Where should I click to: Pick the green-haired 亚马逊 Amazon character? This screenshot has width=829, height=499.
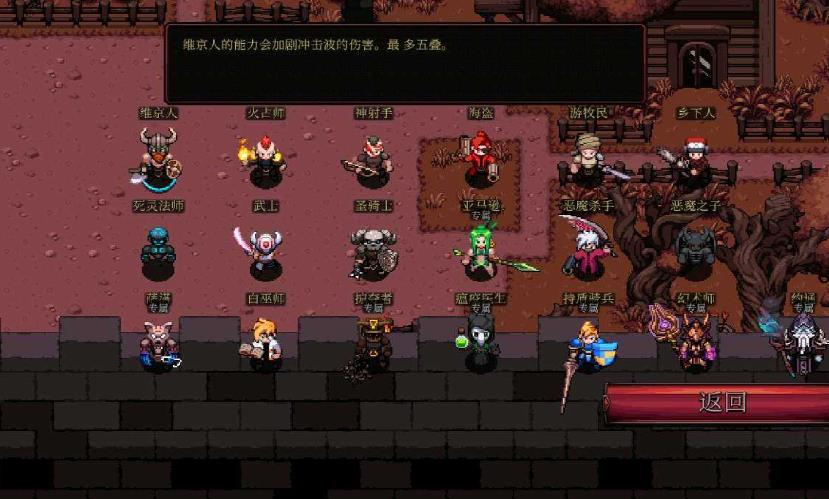tap(481, 252)
